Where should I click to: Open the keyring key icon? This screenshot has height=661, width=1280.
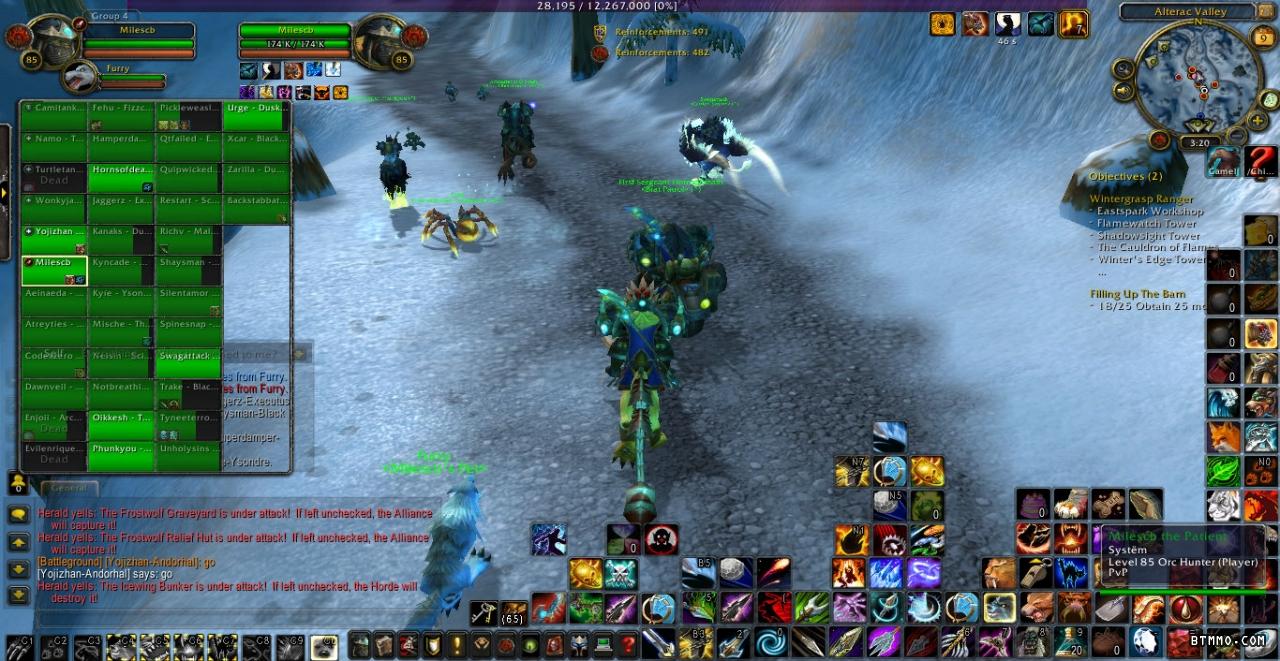[484, 612]
